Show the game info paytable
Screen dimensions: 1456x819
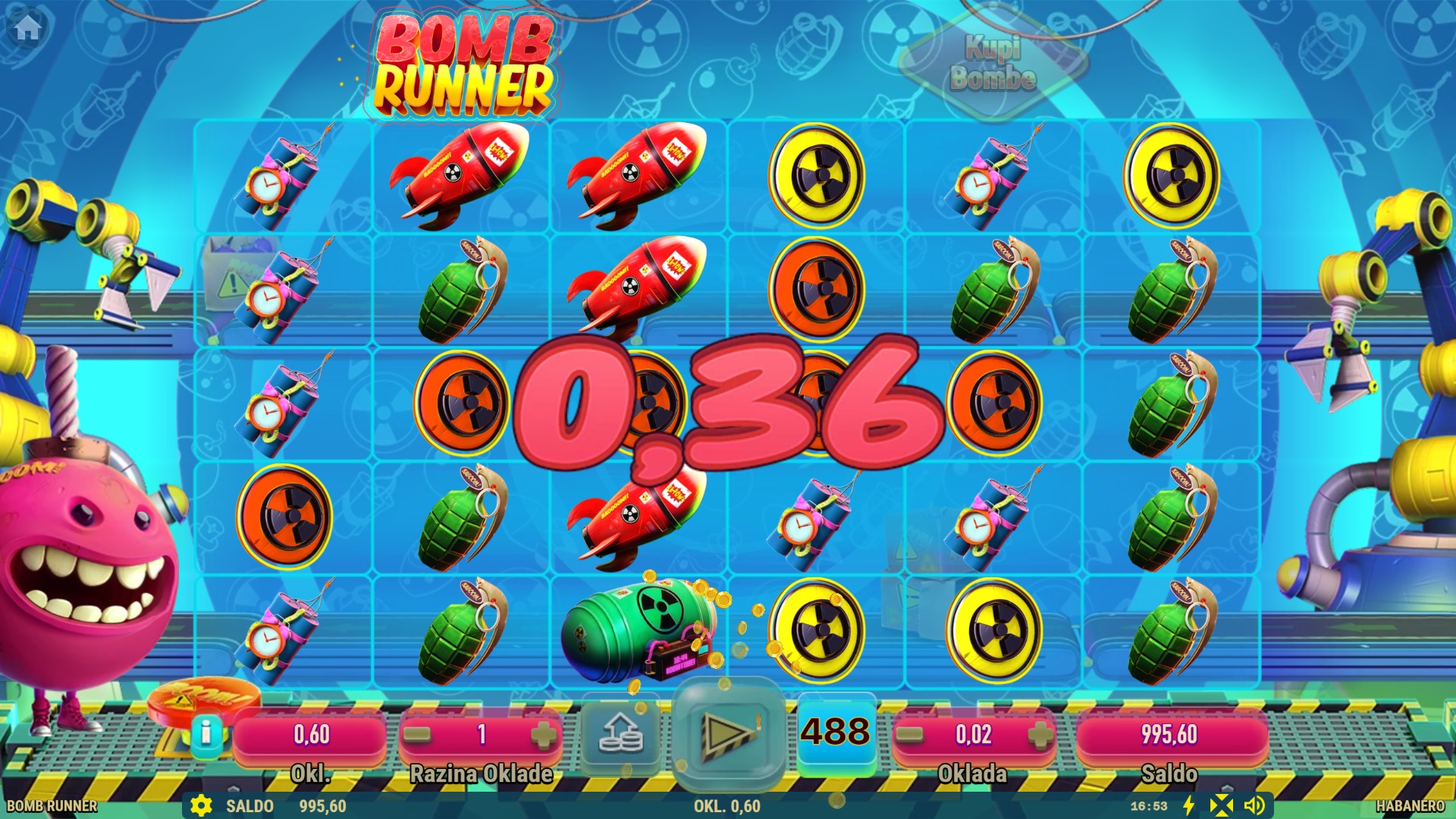(x=206, y=733)
